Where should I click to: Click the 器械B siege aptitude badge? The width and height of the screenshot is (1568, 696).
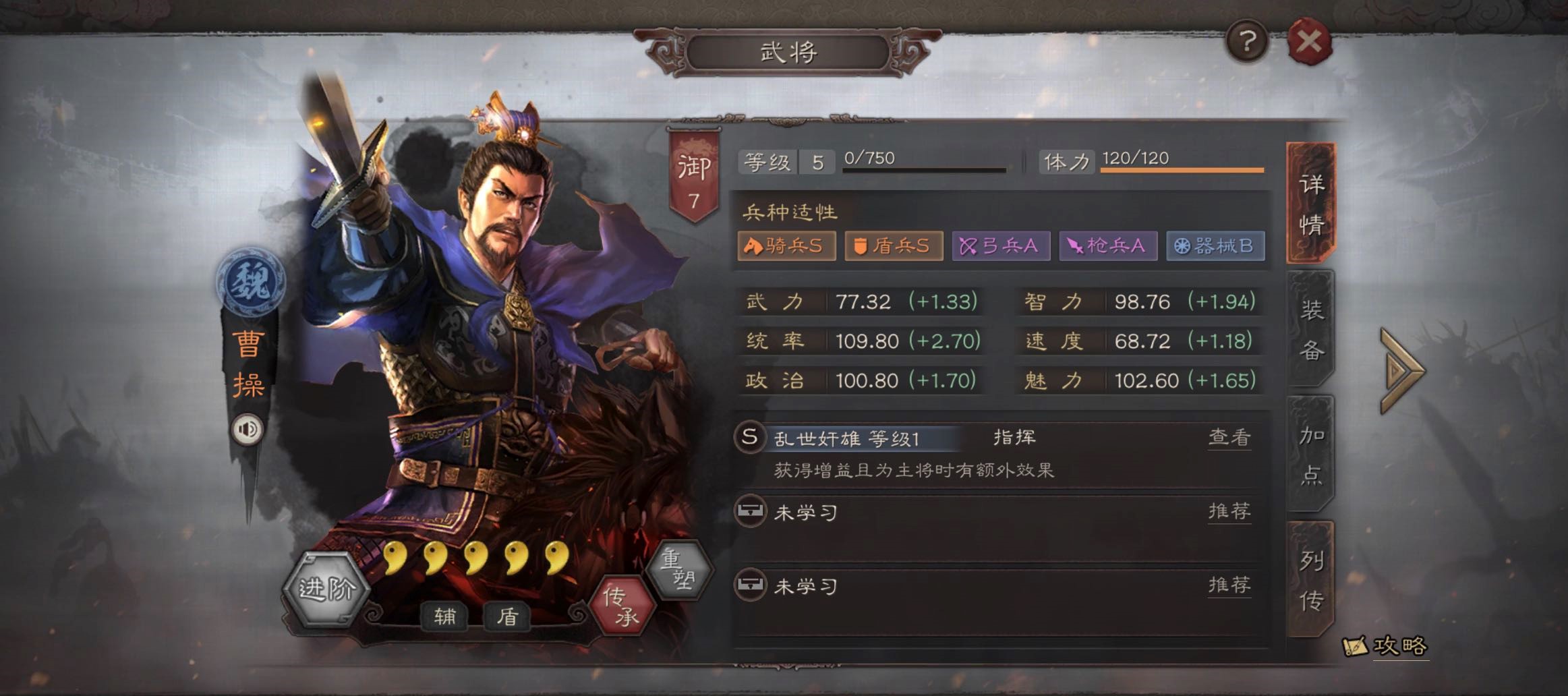click(1215, 247)
